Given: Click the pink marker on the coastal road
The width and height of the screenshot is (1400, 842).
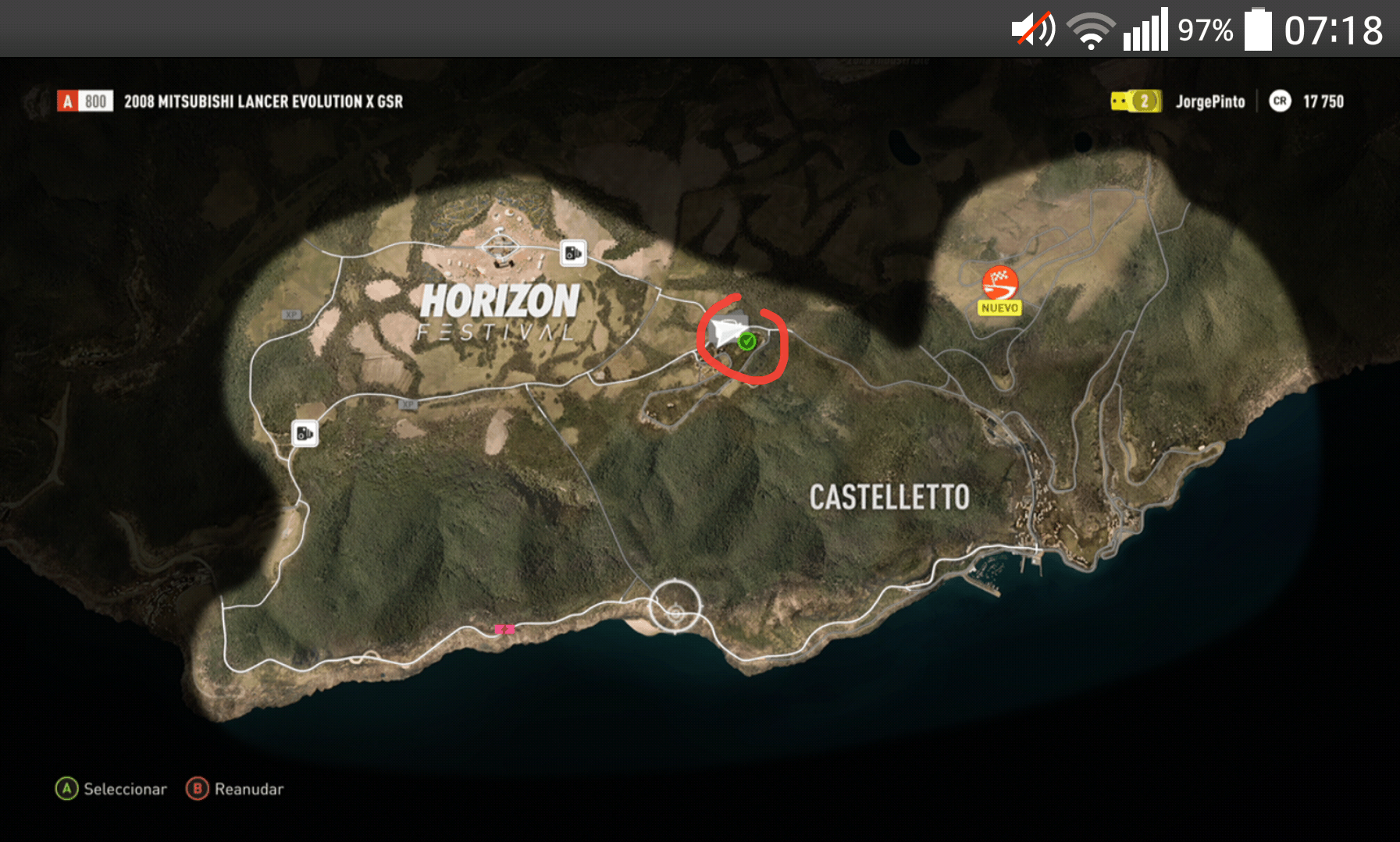Looking at the screenshot, I should click(504, 629).
